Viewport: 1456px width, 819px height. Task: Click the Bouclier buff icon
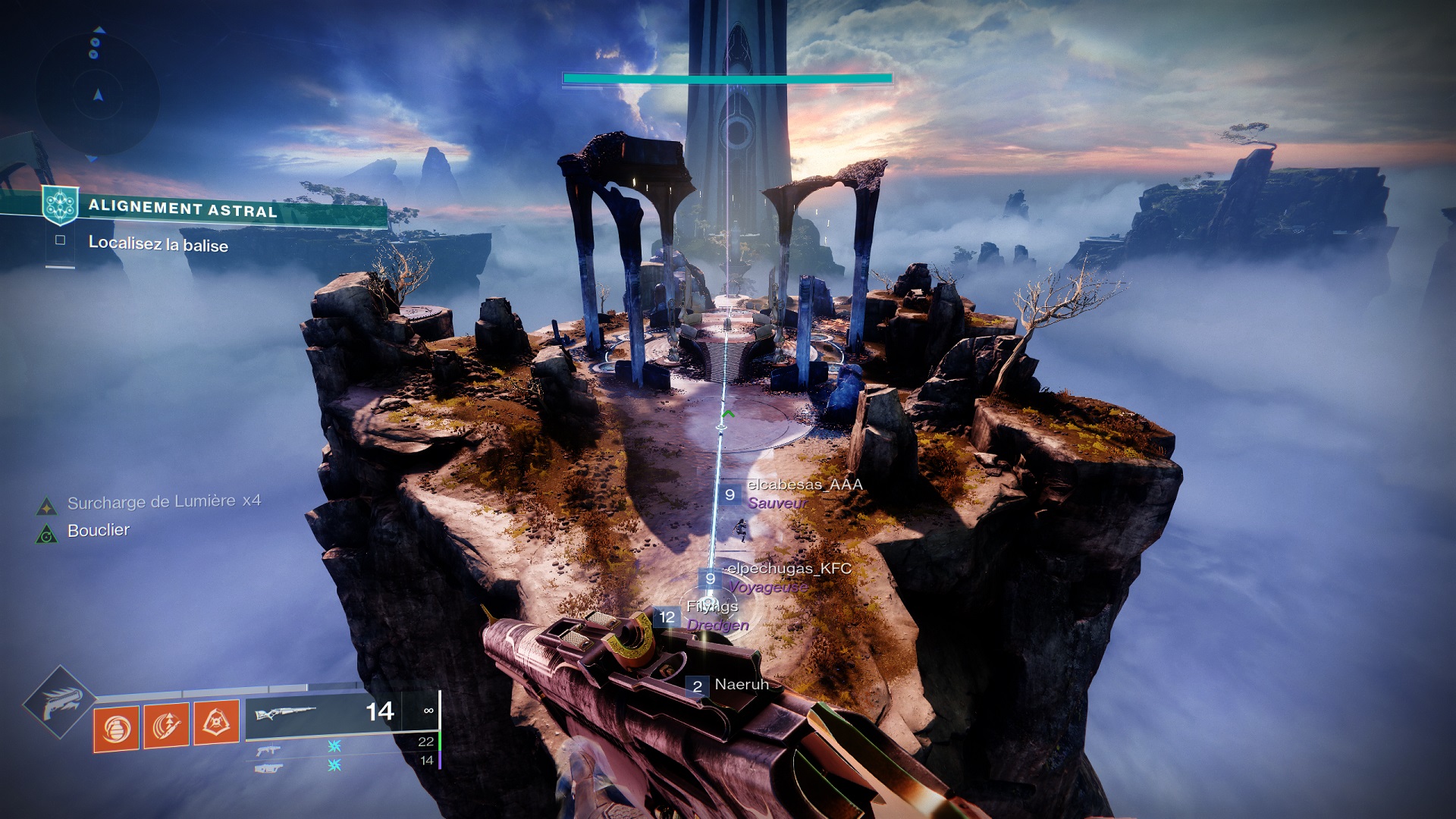pos(47,535)
